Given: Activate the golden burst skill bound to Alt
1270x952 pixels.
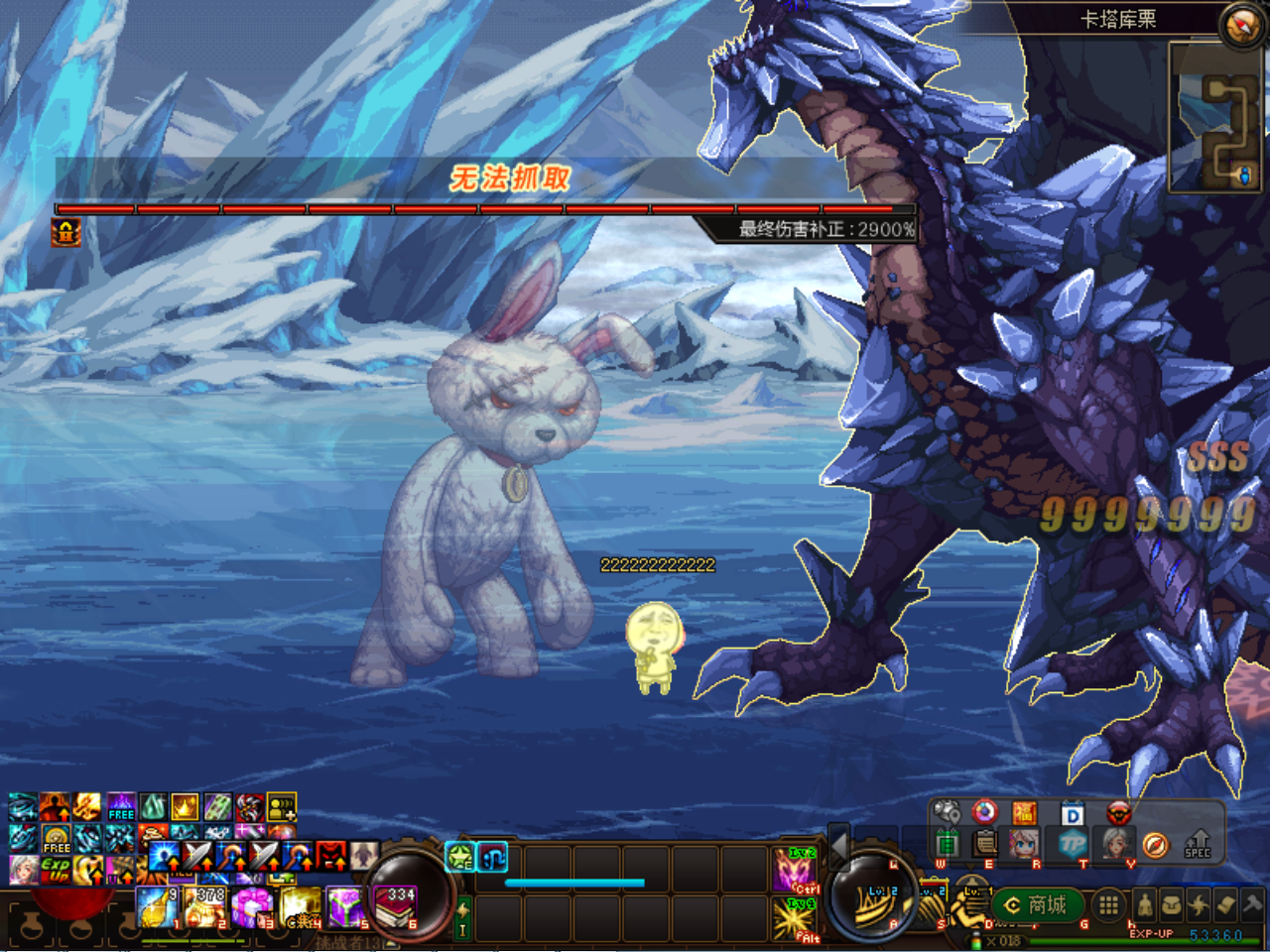Looking at the screenshot, I should (795, 917).
